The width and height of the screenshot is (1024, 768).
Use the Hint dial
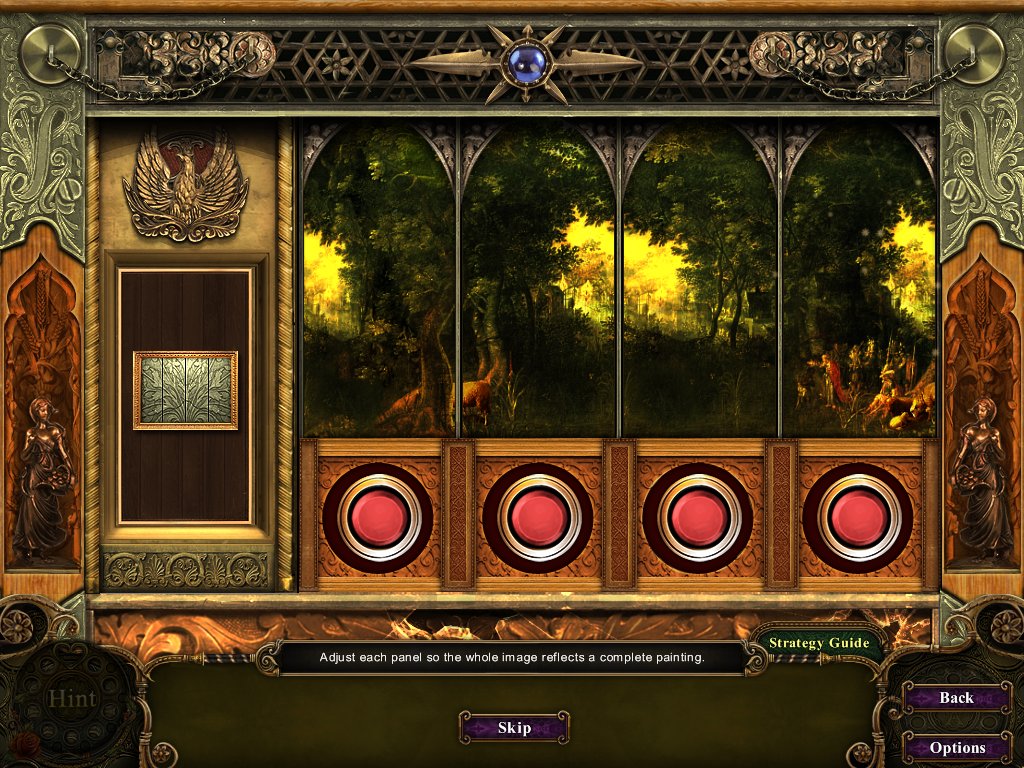coord(74,698)
